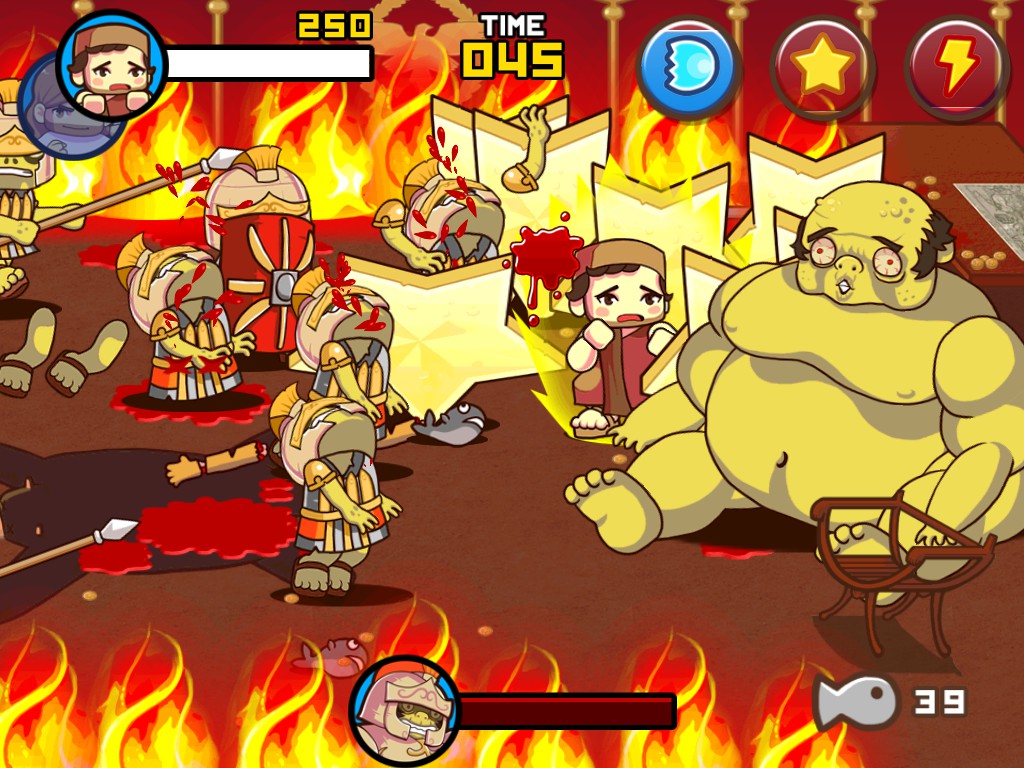Image resolution: width=1024 pixels, height=768 pixels.
Task: Tap the player character portrait
Action: pos(111,62)
